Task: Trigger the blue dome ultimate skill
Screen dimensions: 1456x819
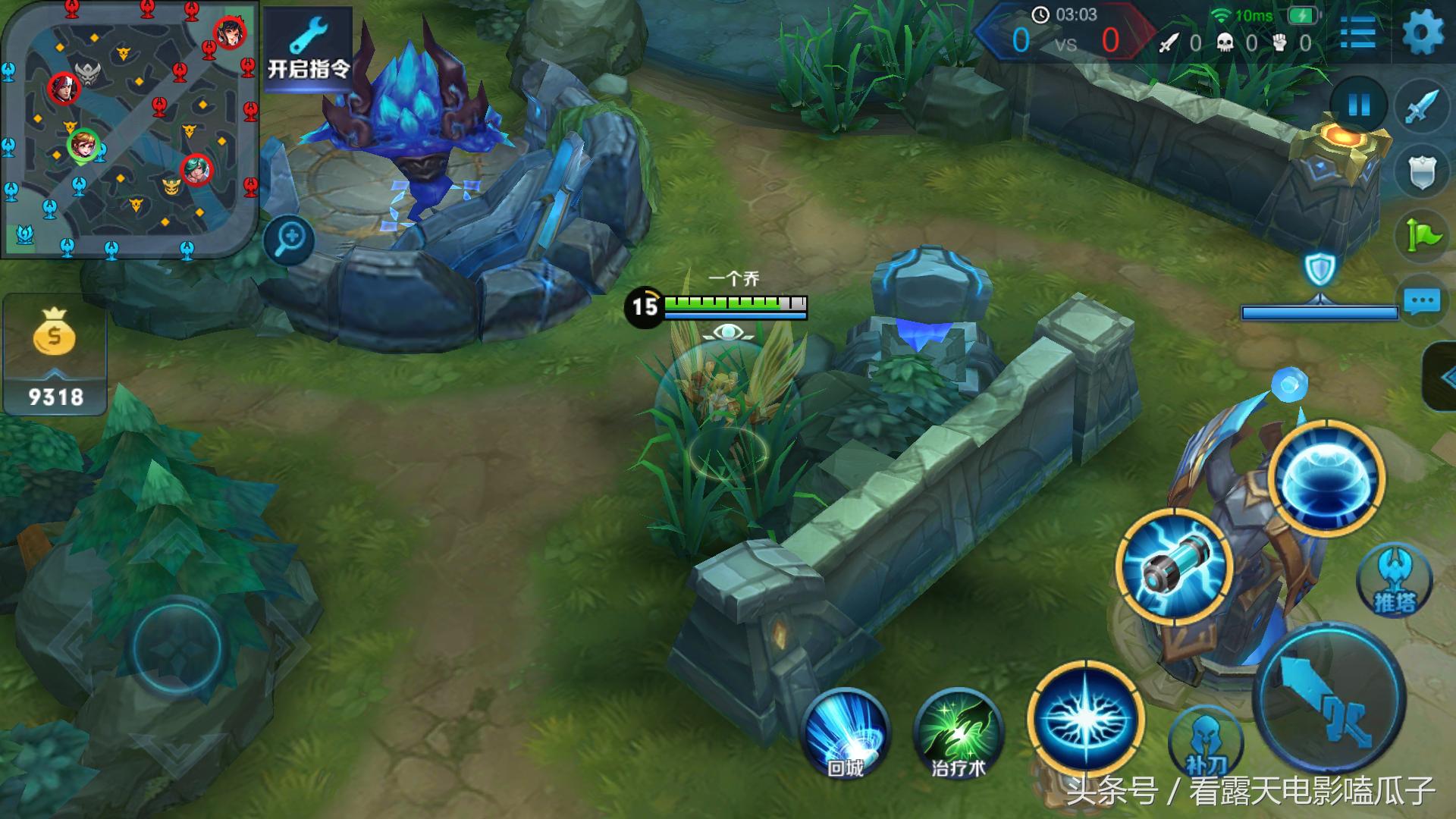Action: click(x=1326, y=478)
